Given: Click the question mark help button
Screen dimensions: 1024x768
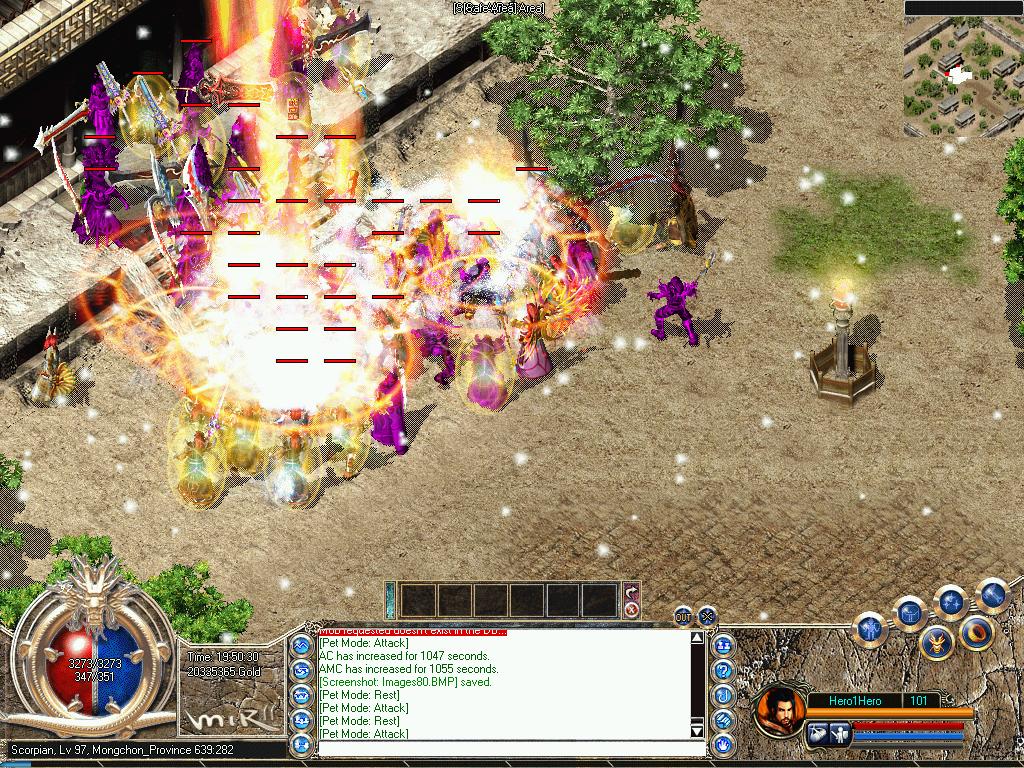Looking at the screenshot, I should [722, 670].
